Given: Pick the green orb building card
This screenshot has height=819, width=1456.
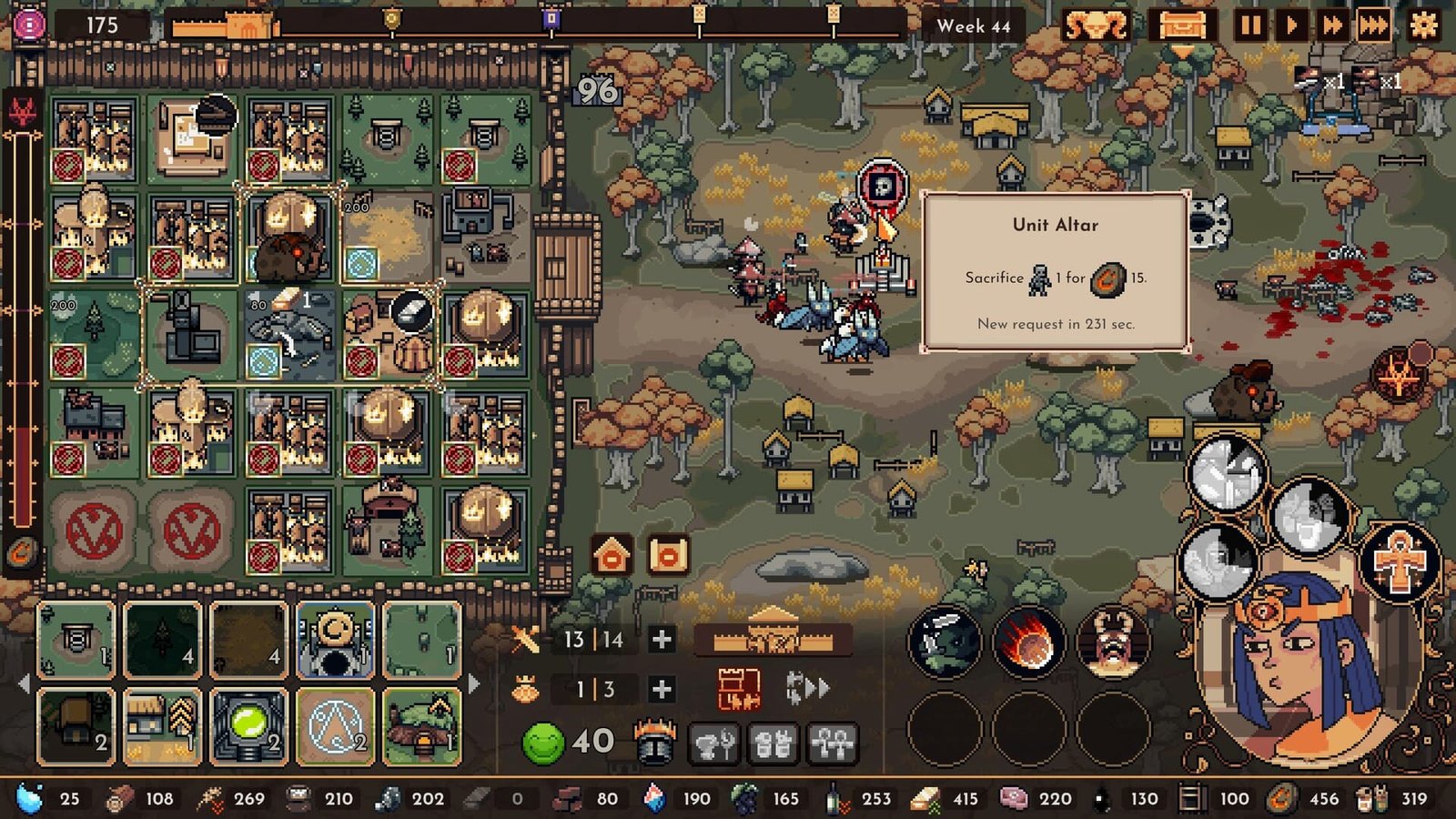Looking at the screenshot, I should 248,725.
